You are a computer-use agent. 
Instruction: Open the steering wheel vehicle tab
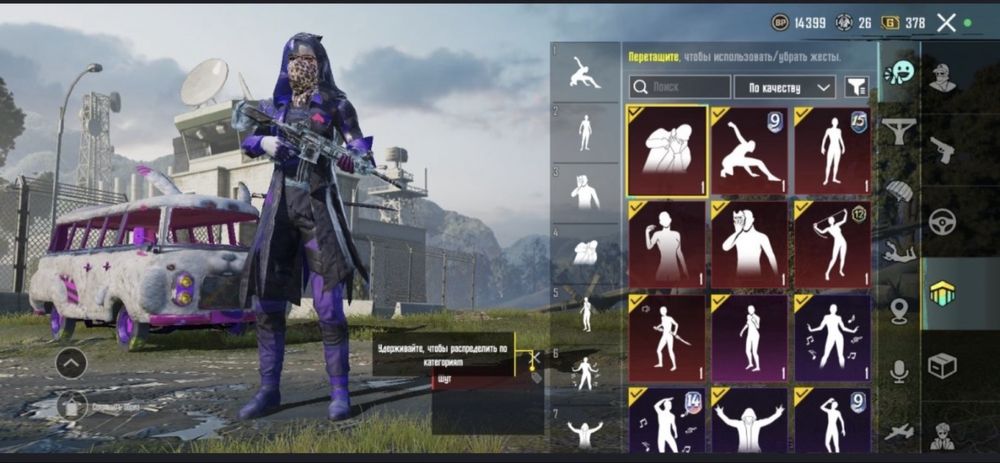[x=941, y=221]
